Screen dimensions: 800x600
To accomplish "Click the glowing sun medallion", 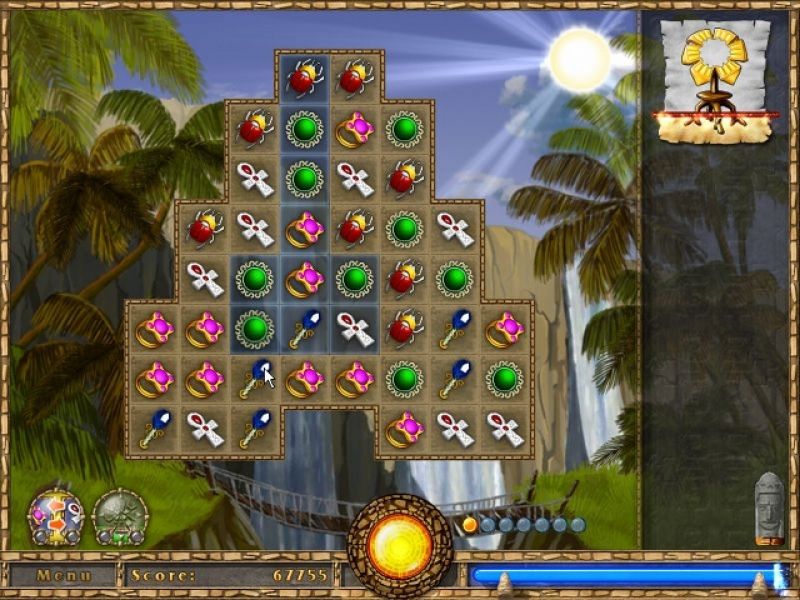I will [x=399, y=546].
